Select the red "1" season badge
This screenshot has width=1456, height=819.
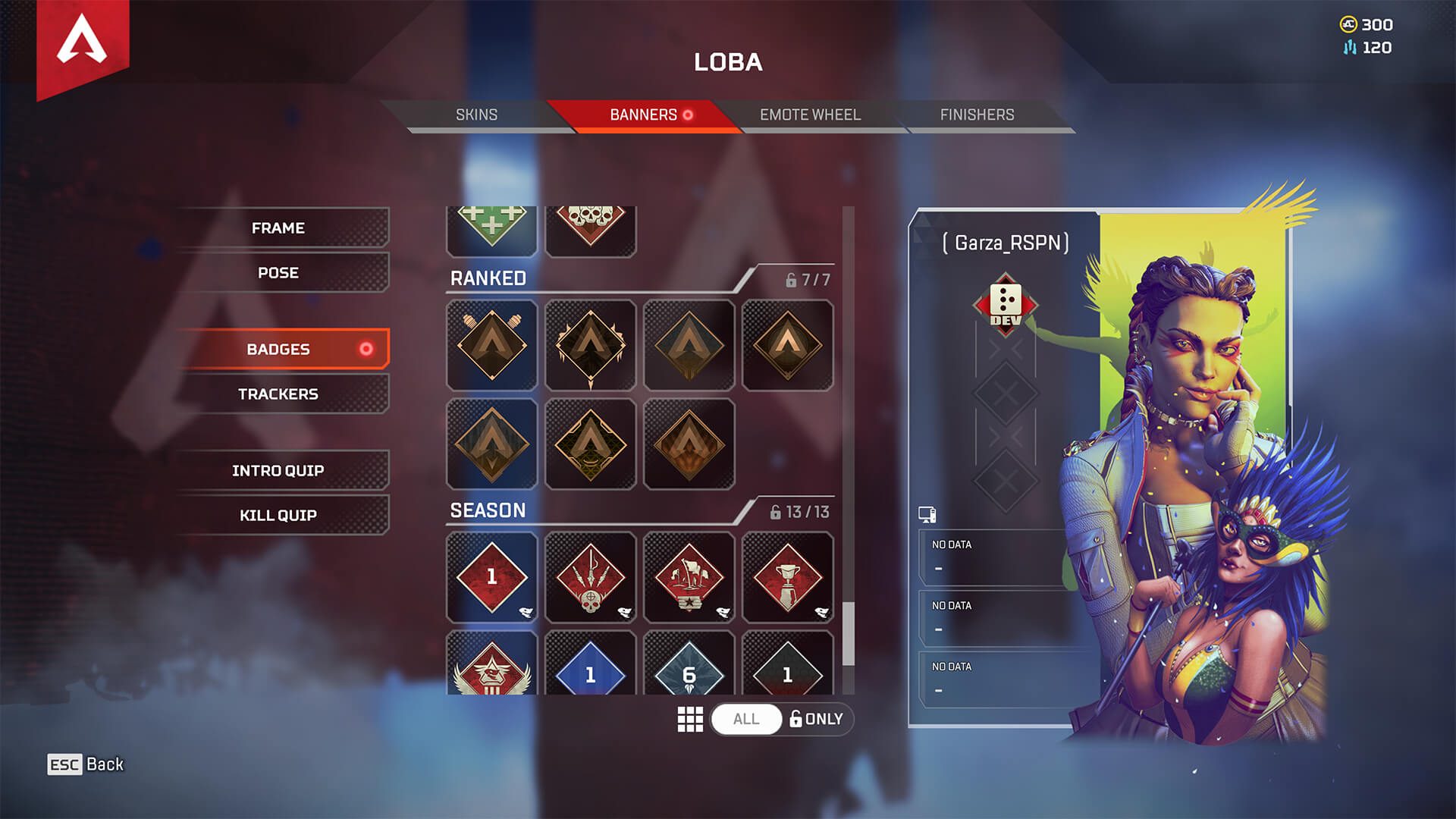(491, 576)
